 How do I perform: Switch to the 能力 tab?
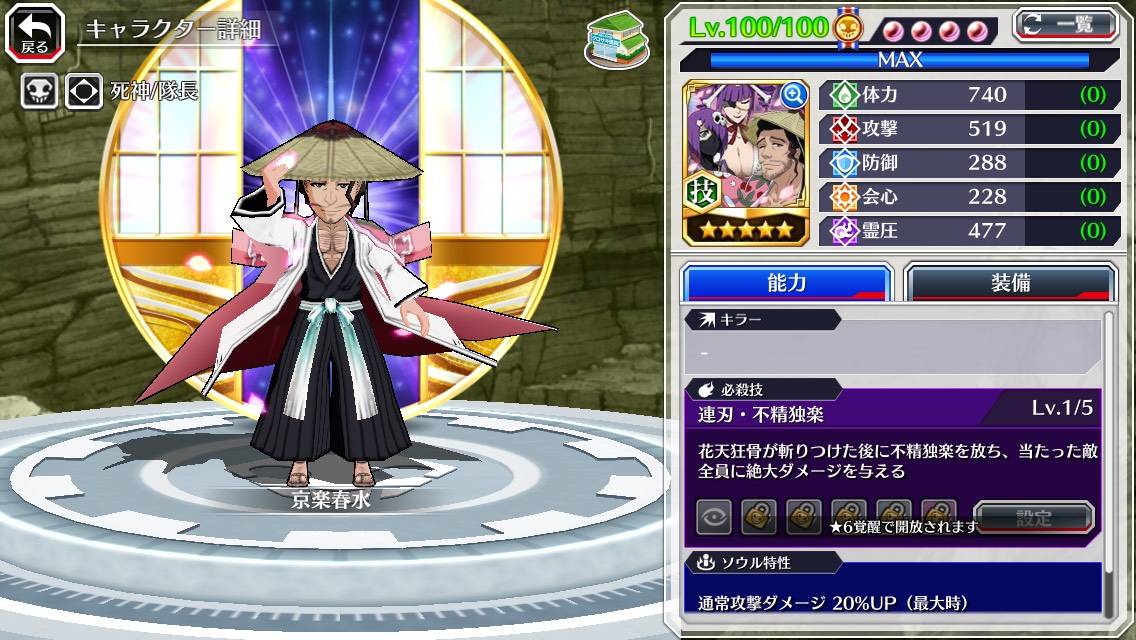pyautogui.click(x=786, y=283)
